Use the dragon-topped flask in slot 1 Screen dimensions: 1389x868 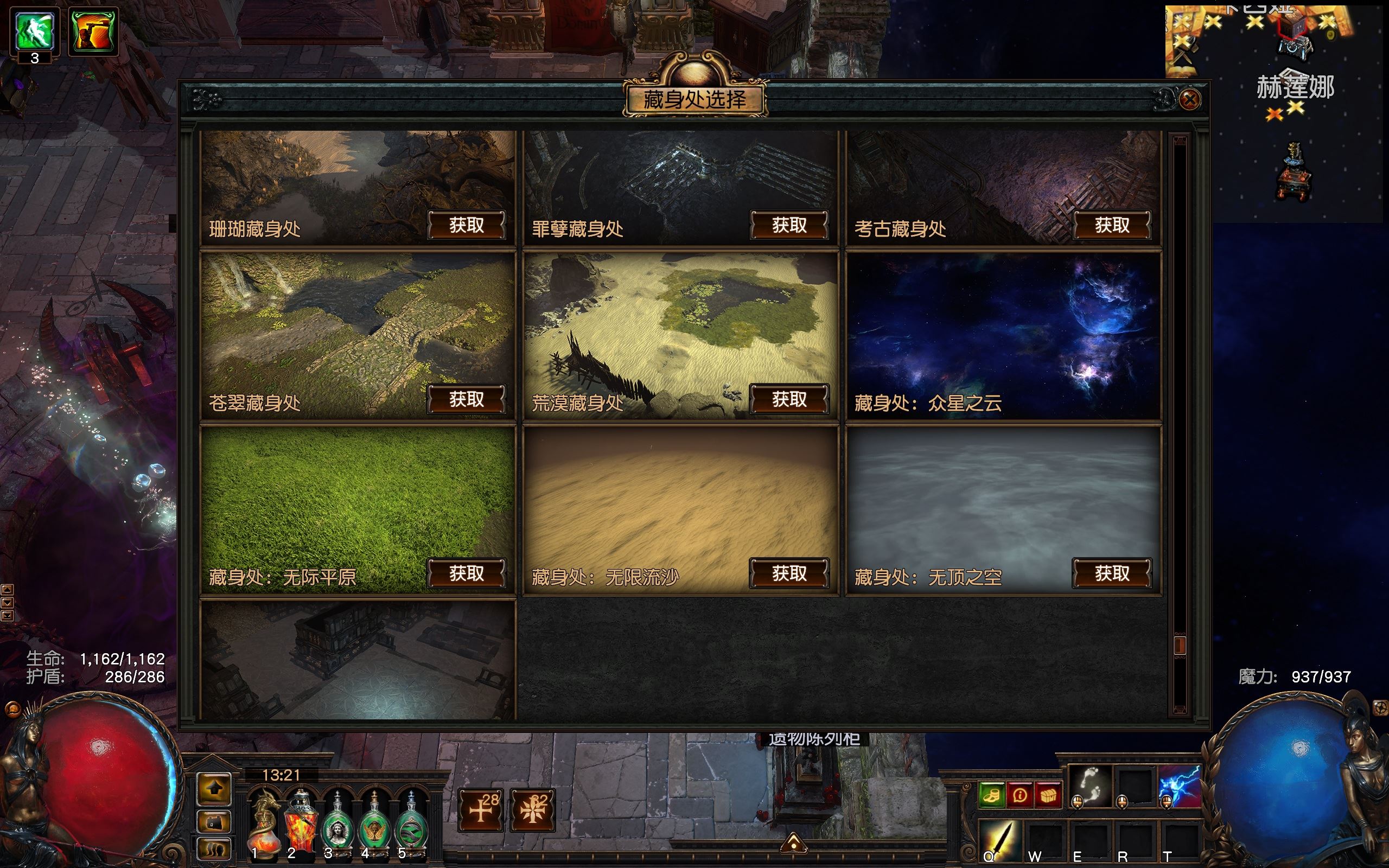[x=265, y=822]
